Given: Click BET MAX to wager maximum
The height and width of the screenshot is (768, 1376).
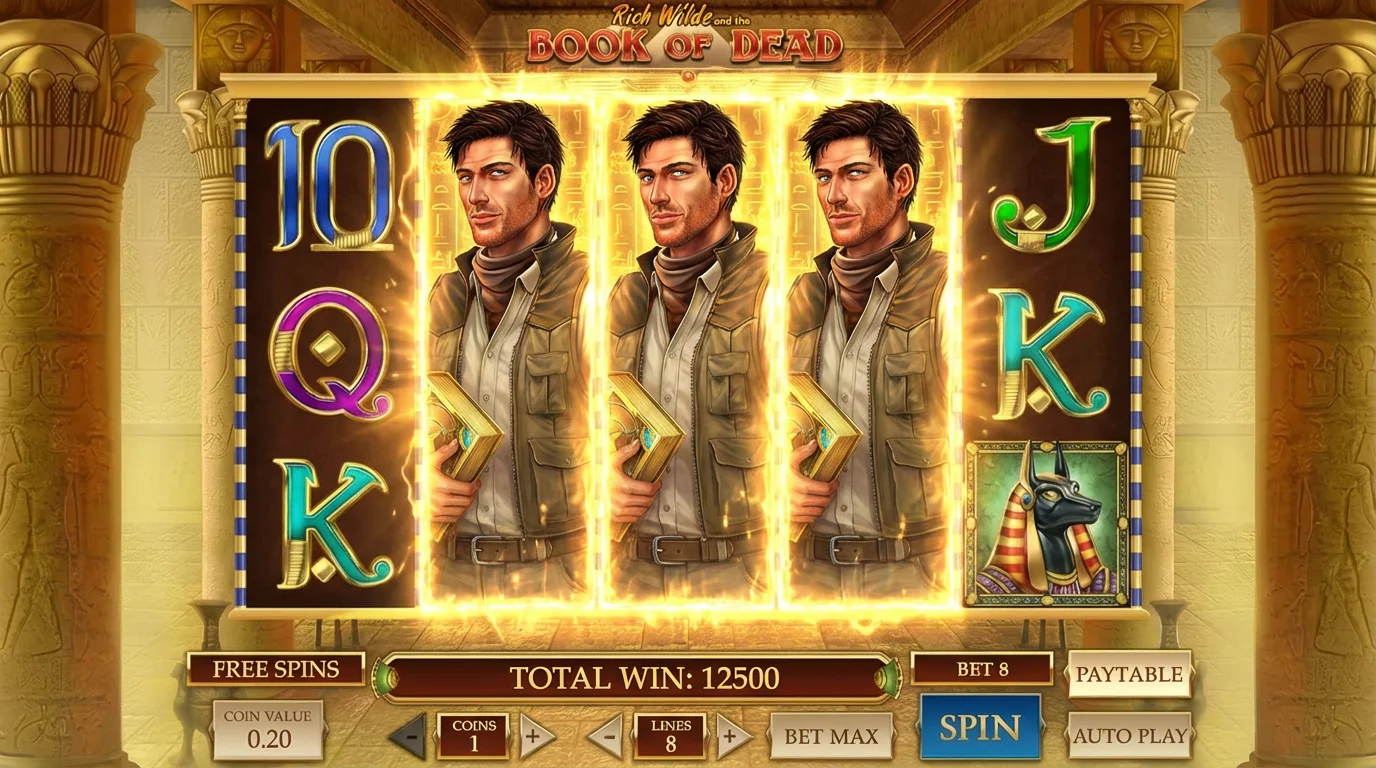Looking at the screenshot, I should click(x=830, y=735).
